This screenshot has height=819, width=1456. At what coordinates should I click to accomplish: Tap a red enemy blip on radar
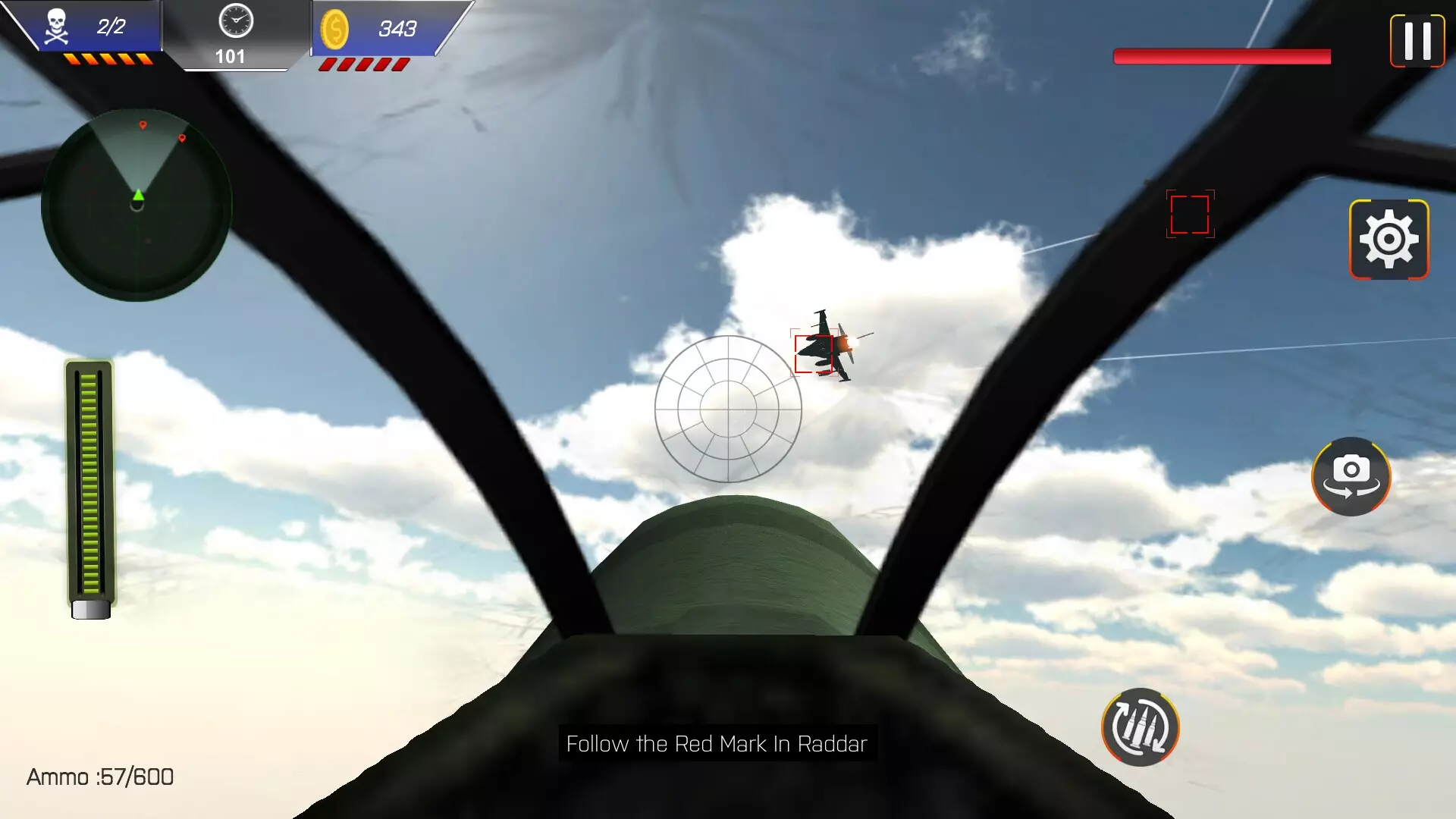click(x=144, y=126)
